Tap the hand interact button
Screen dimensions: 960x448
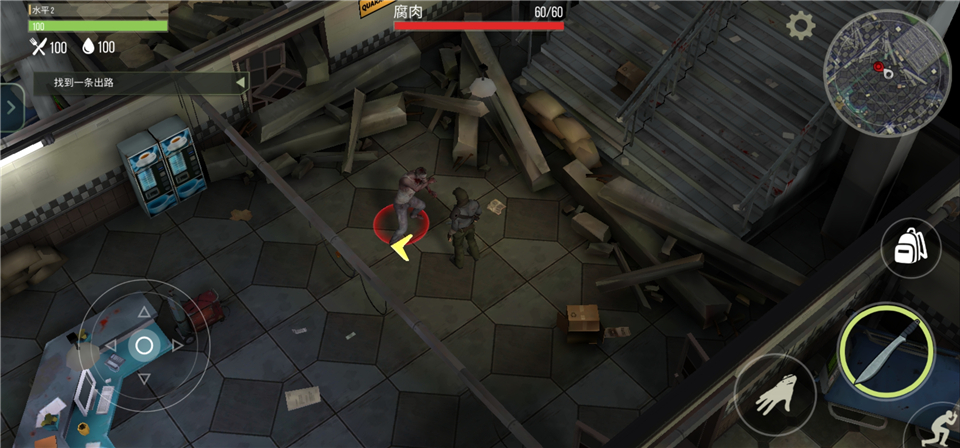point(776,398)
